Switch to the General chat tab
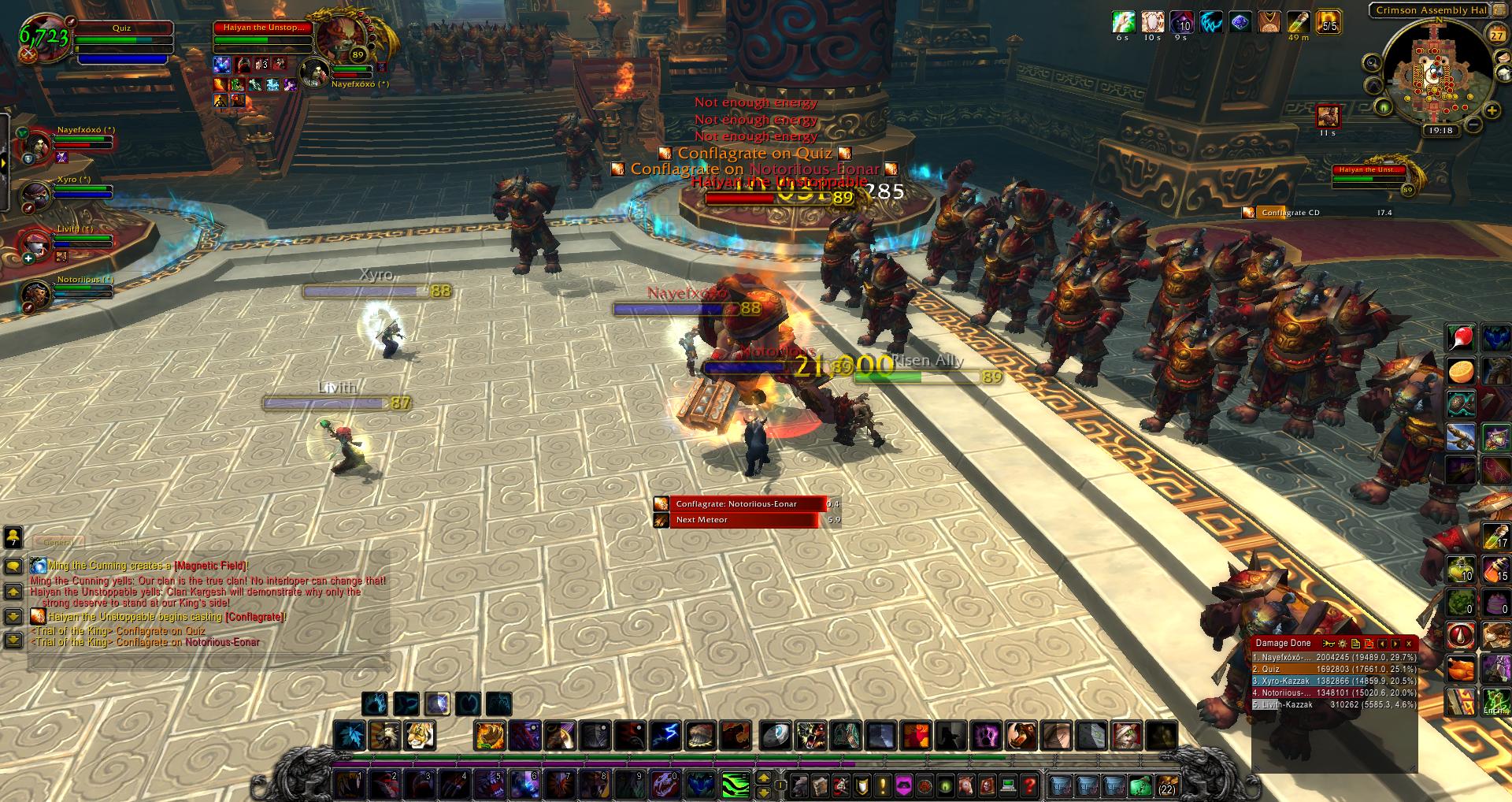Screen dimensions: 1512x802 coord(57,543)
